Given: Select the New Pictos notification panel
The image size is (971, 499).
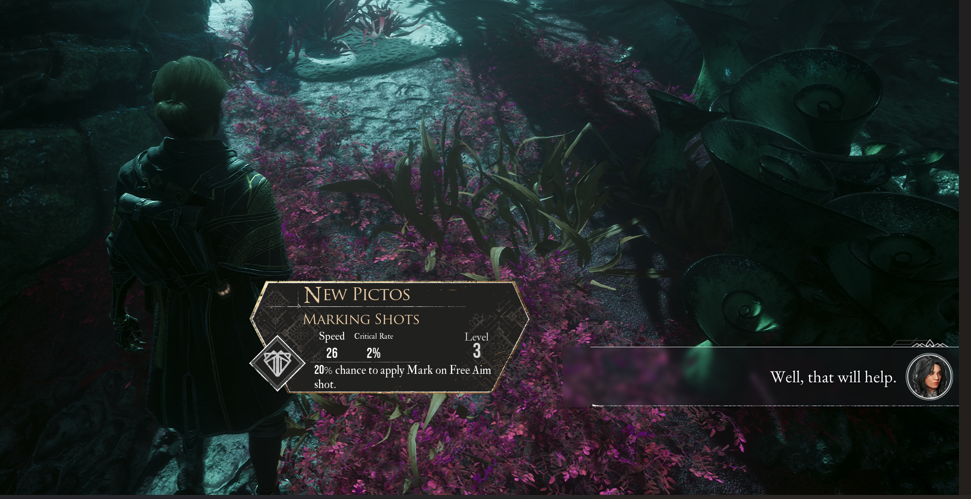Looking at the screenshot, I should 395,335.
